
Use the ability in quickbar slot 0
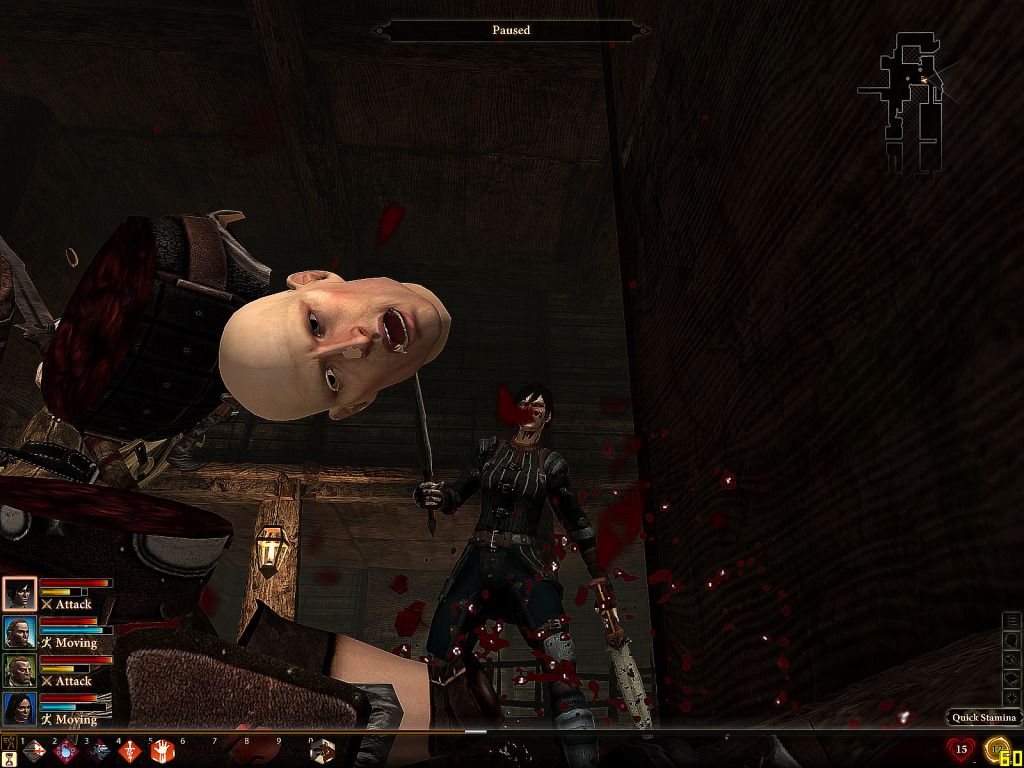[322, 751]
